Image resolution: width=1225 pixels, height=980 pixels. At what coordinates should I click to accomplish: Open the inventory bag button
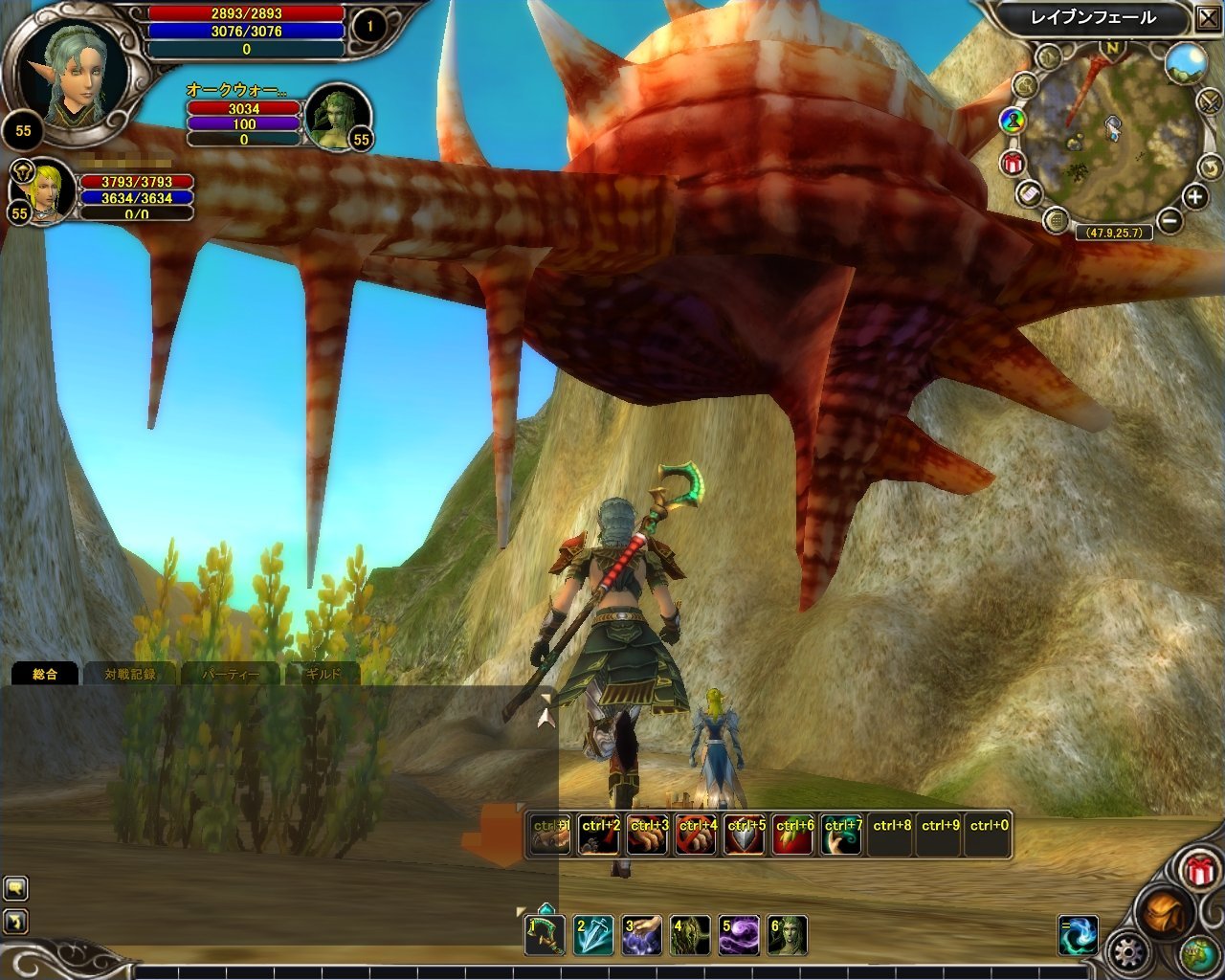coord(1163,911)
